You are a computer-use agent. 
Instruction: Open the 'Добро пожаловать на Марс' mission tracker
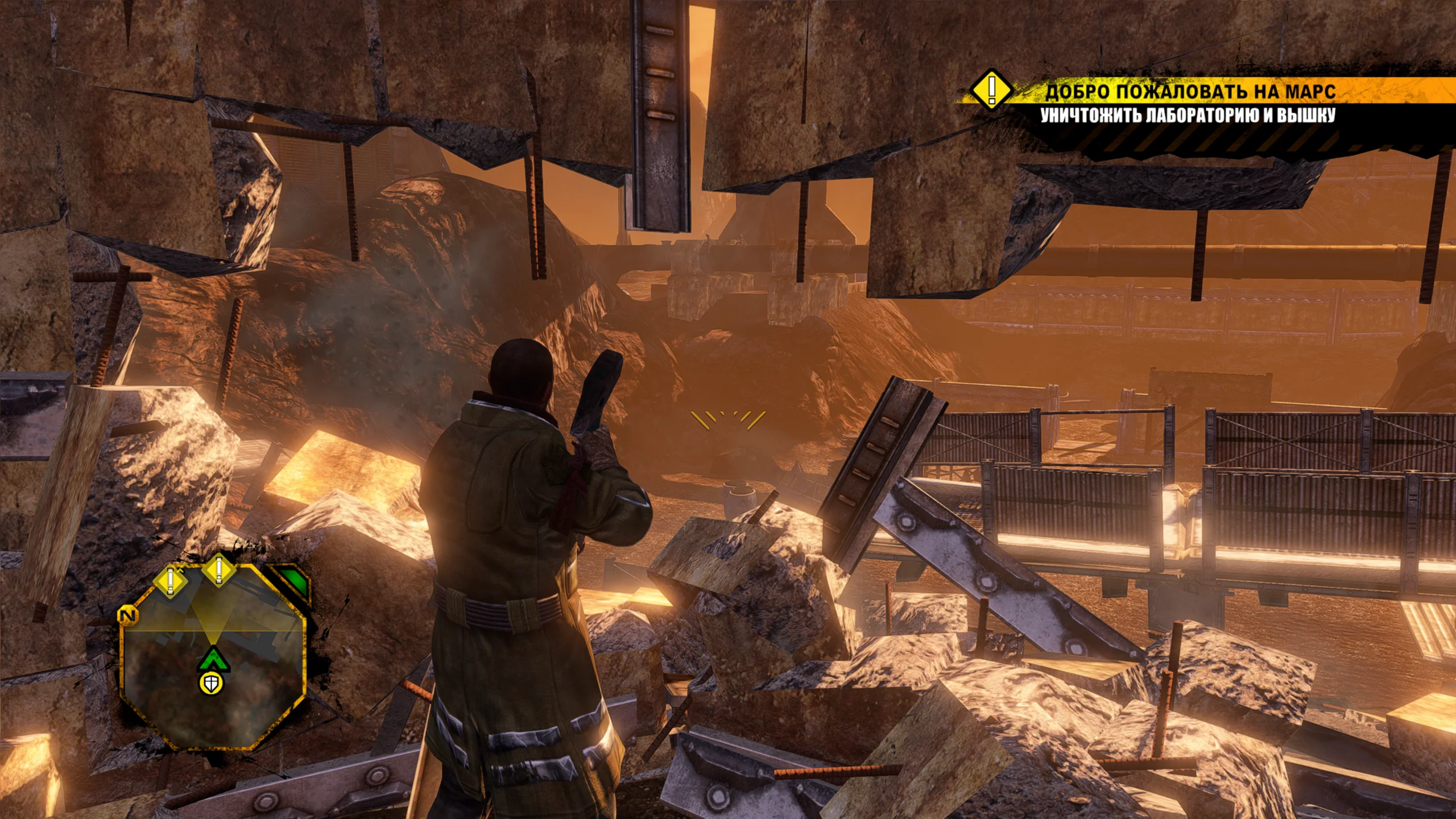(1190, 92)
